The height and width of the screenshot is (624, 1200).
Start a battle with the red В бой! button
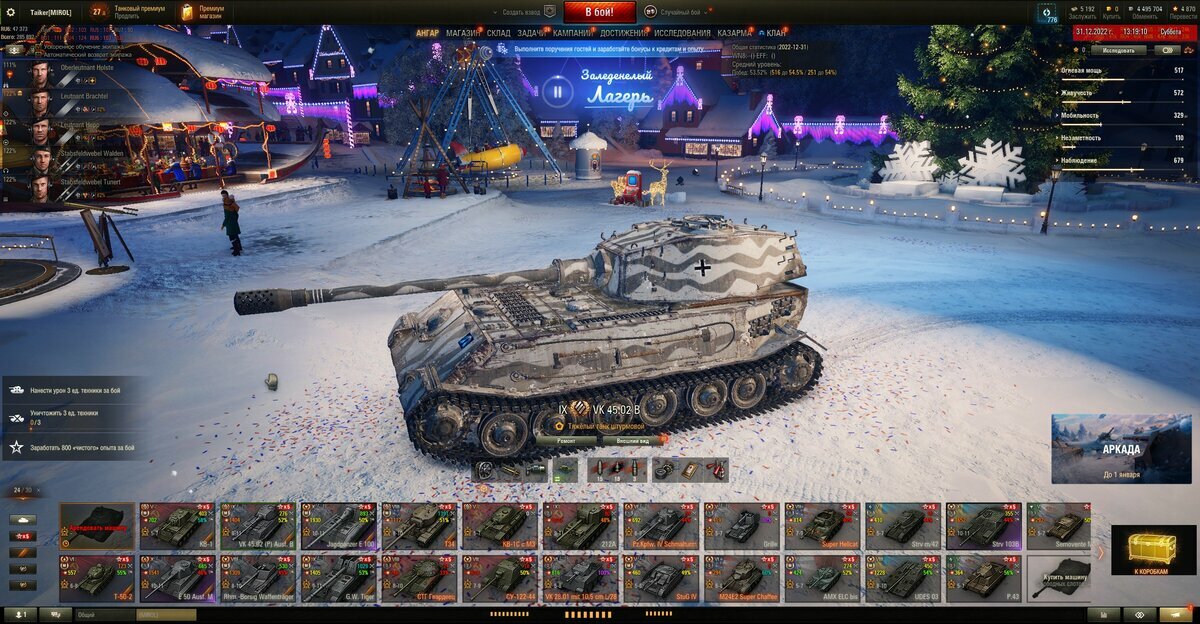point(599,12)
